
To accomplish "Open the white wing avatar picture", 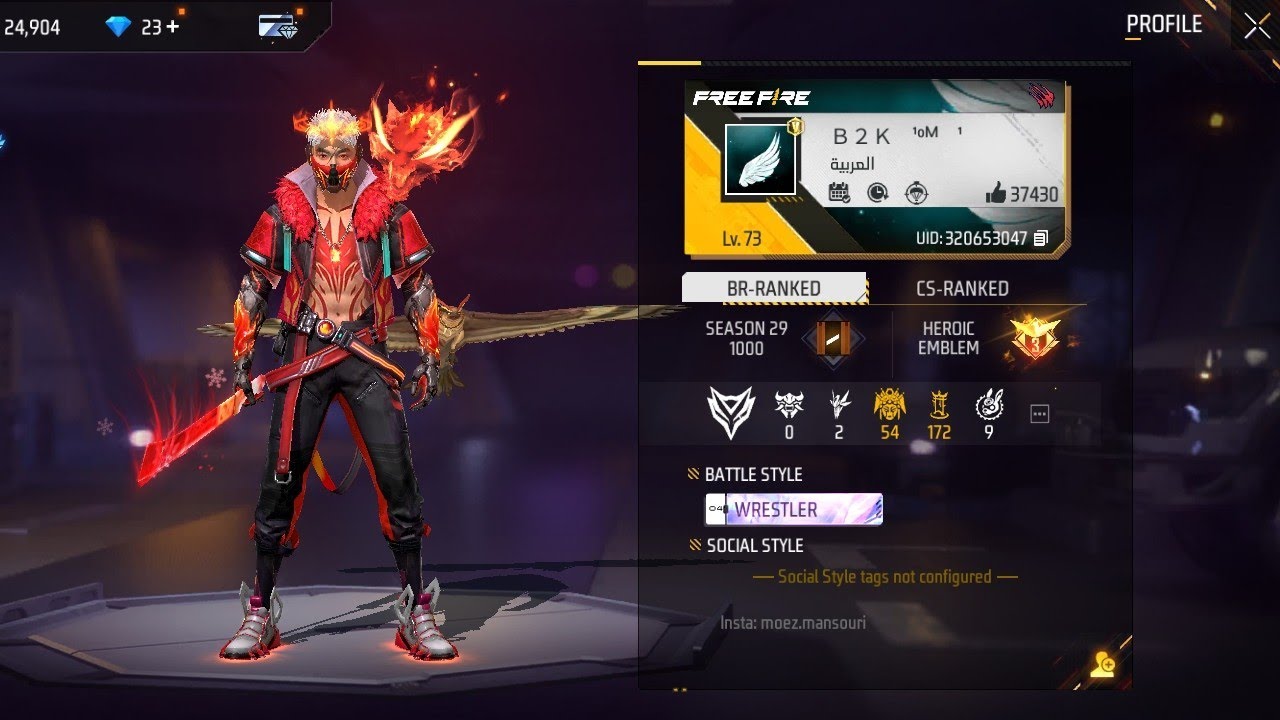I will 760,160.
